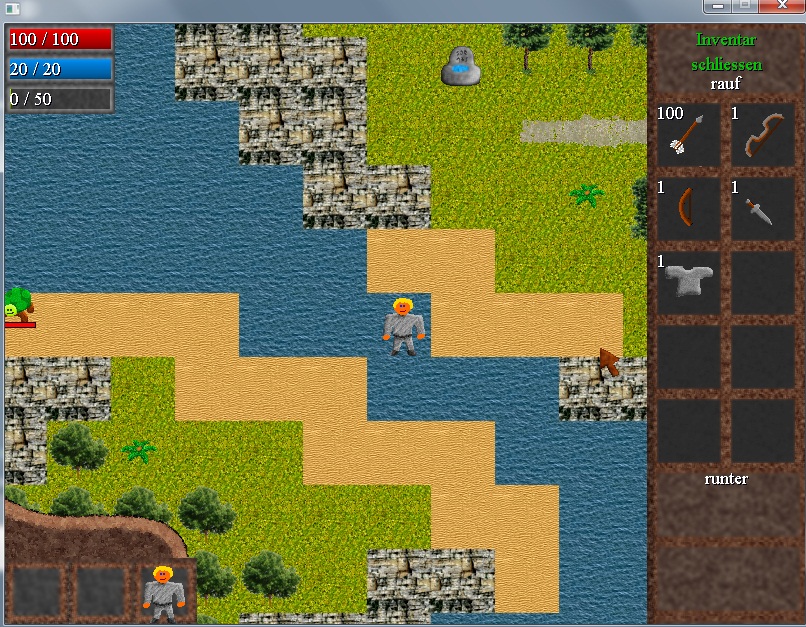806x627 pixels.
Task: Pick the dagger inventory slot
Action: (x=762, y=208)
